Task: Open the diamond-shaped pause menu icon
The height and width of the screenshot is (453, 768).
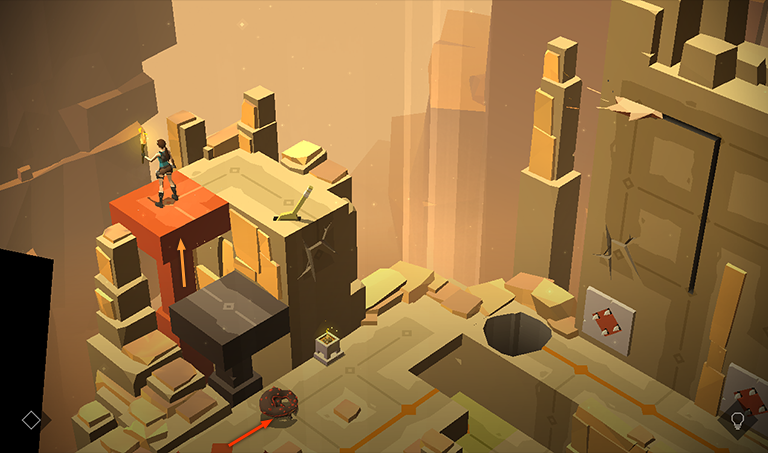Action: point(31,420)
